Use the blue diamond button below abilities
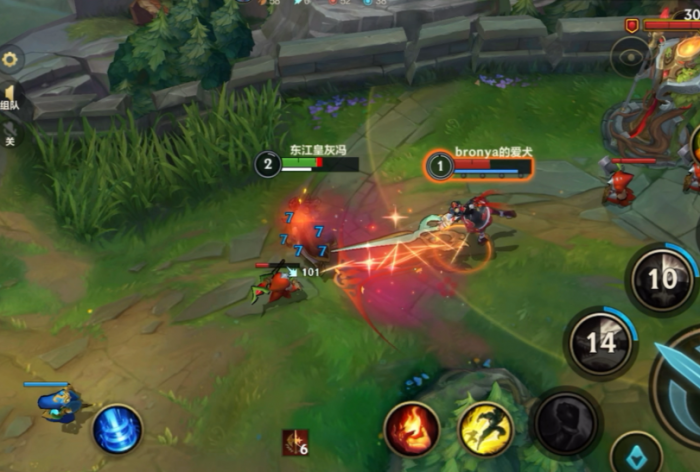Viewport: 700px width, 472px height. (x=636, y=453)
